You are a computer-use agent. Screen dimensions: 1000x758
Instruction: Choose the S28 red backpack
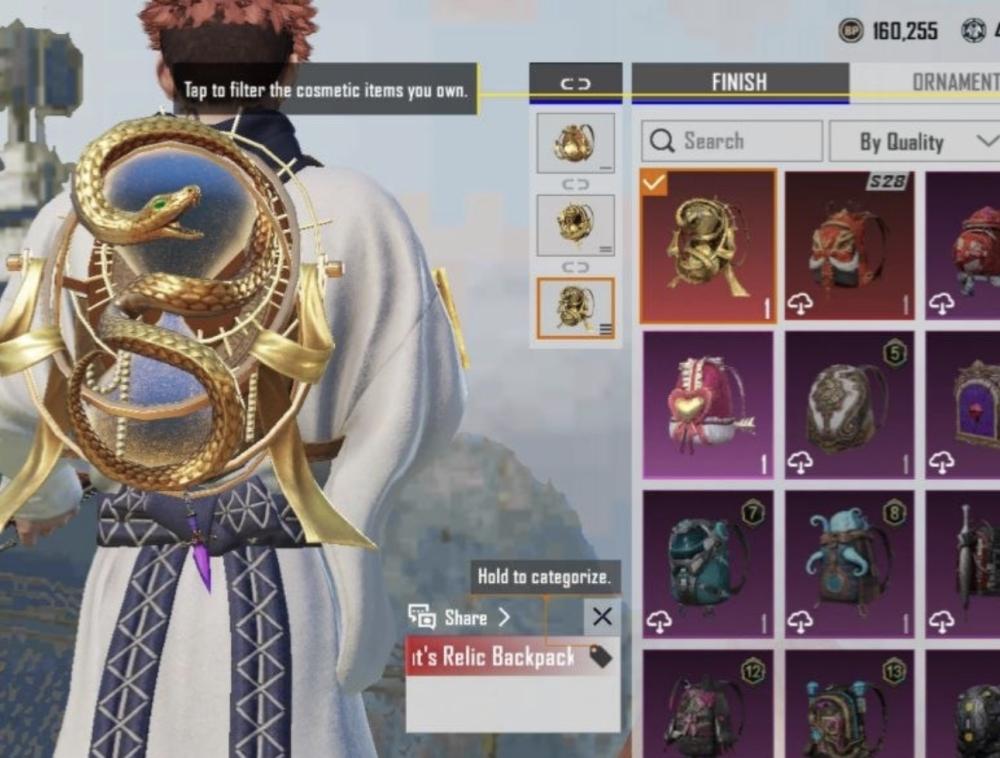[x=850, y=246]
